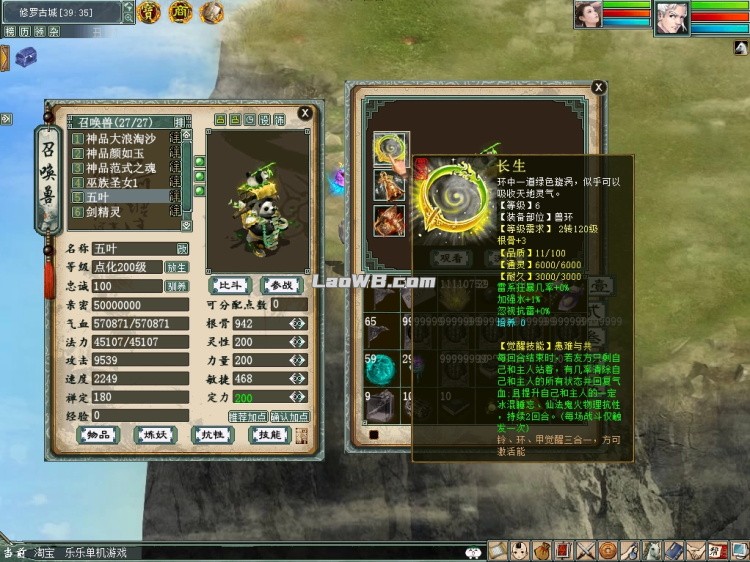
Task: Click 推荐加点 recommended points button
Action: pyautogui.click(x=248, y=416)
